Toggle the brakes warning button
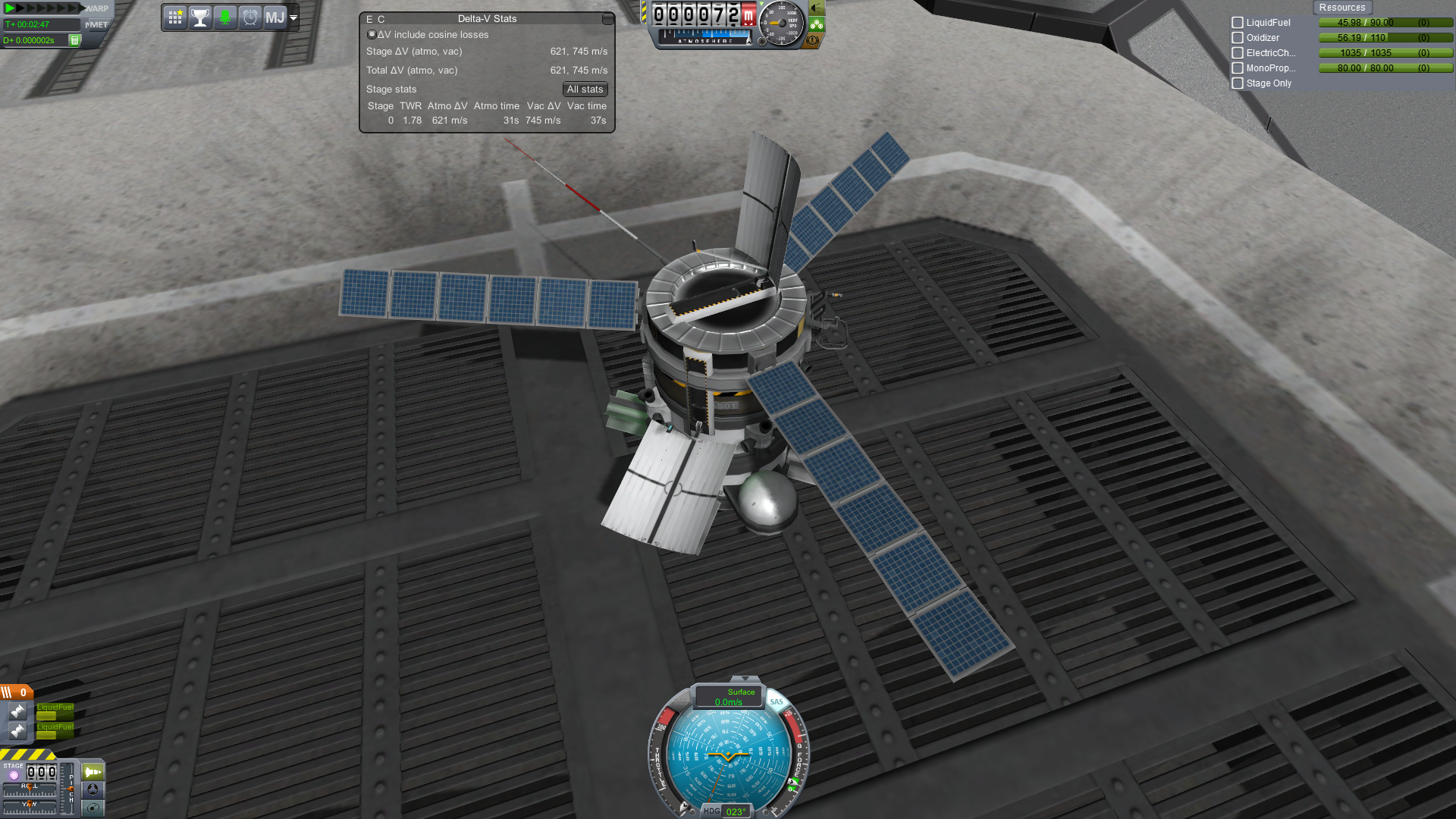This screenshot has width=1456, height=819. tap(813, 40)
